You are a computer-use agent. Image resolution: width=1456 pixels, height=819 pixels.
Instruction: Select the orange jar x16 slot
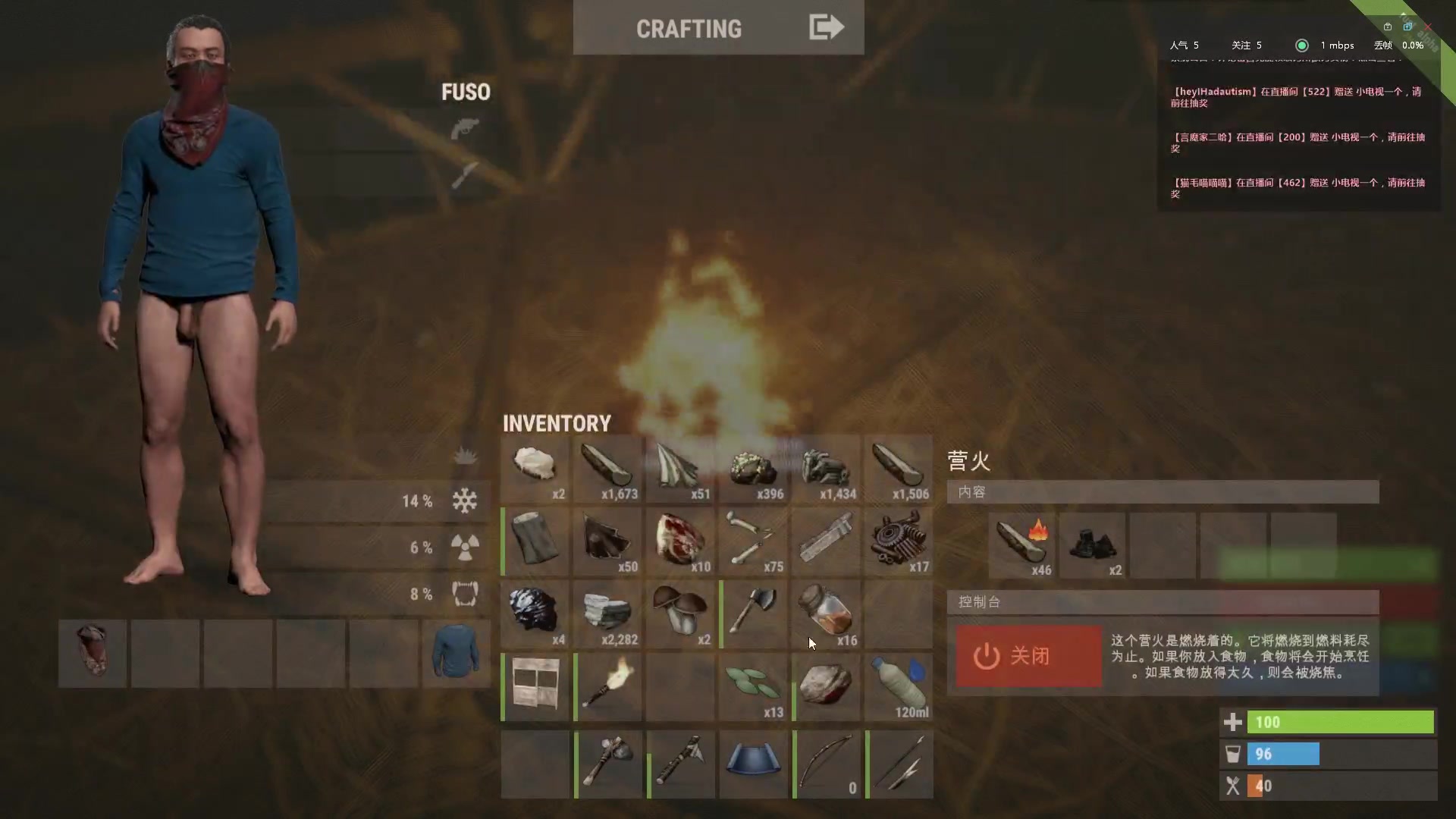(x=827, y=613)
